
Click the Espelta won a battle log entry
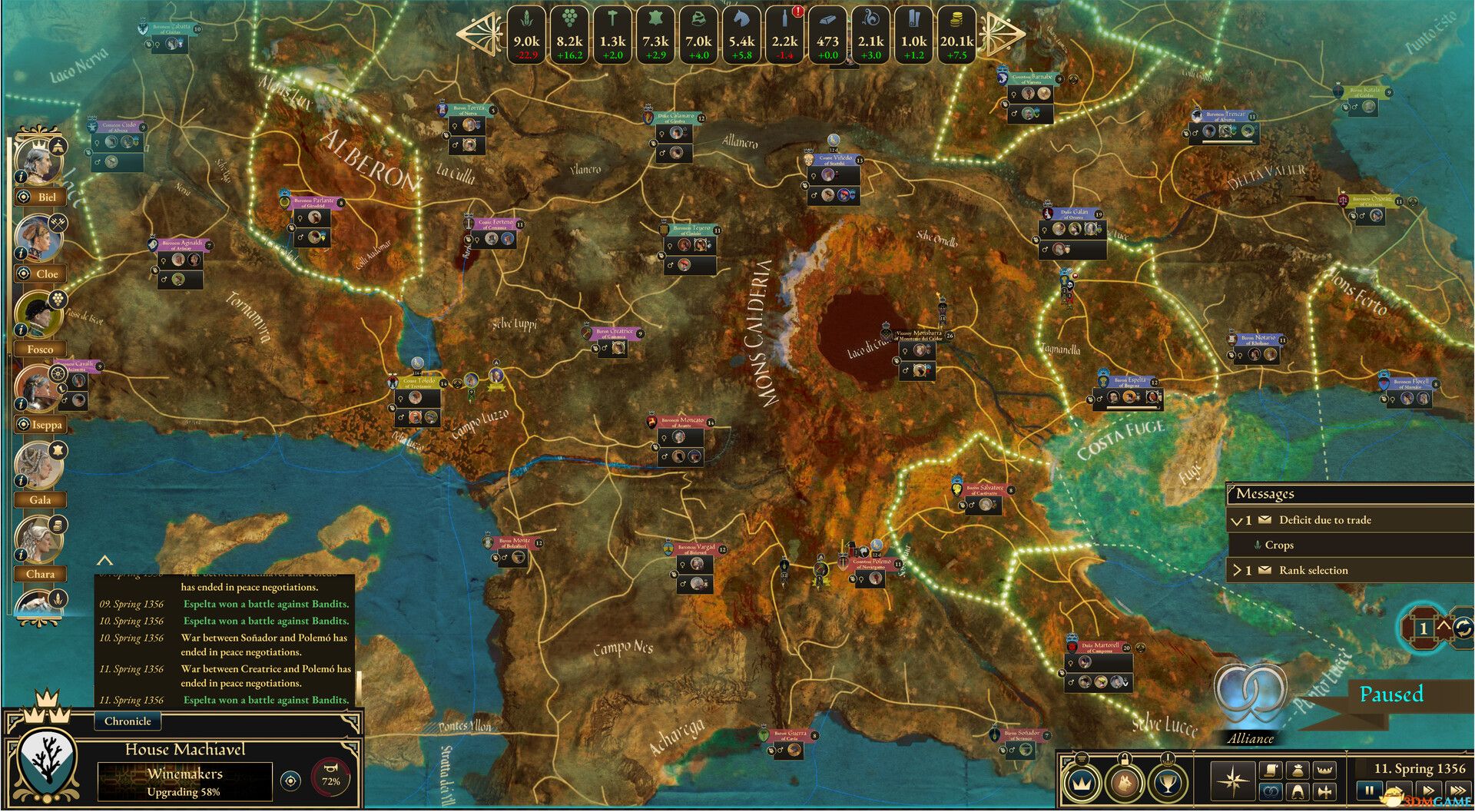point(265,604)
